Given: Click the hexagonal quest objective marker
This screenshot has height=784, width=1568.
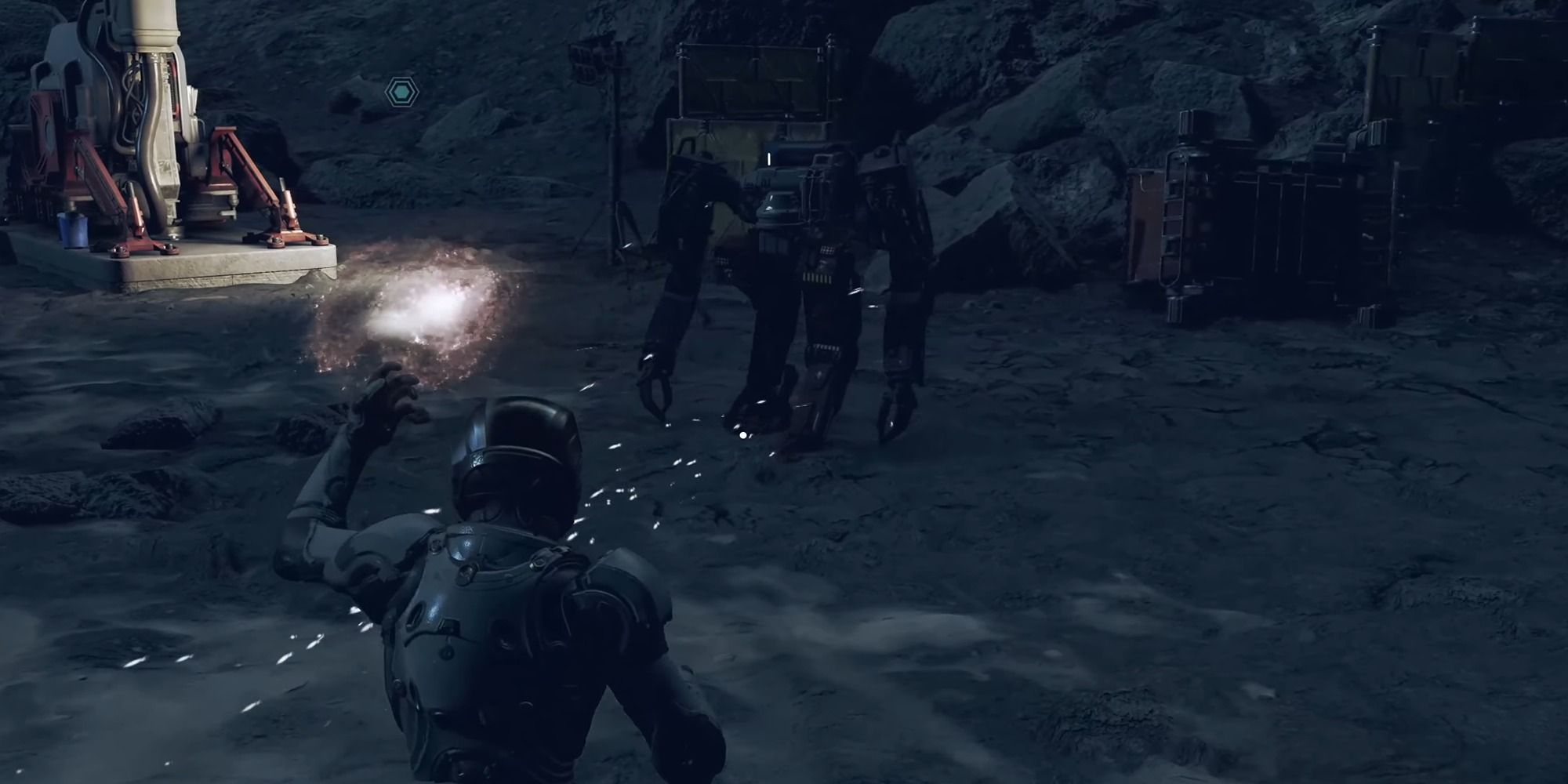Looking at the screenshot, I should [x=402, y=93].
